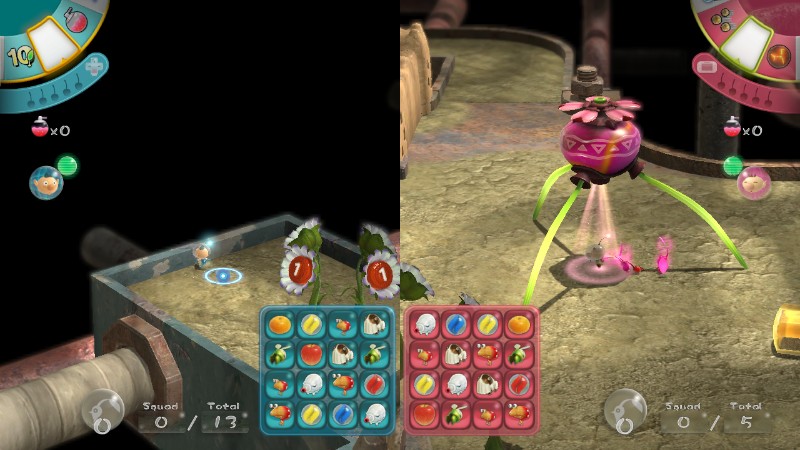The height and width of the screenshot is (450, 800).
Task: Pick the blue marble tile on red bingo card
Action: 456,324
